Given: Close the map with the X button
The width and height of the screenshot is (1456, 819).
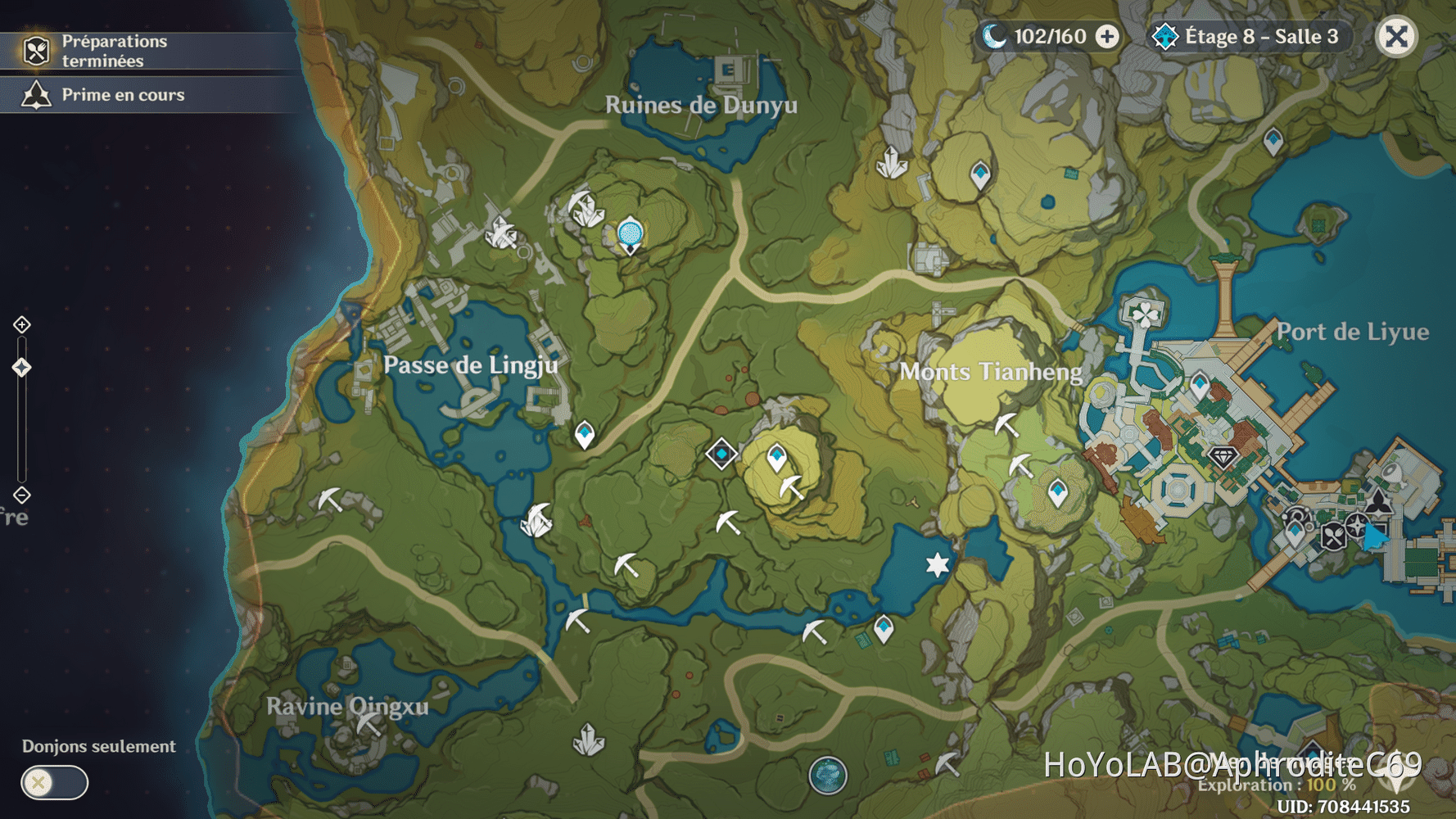Looking at the screenshot, I should [1396, 37].
